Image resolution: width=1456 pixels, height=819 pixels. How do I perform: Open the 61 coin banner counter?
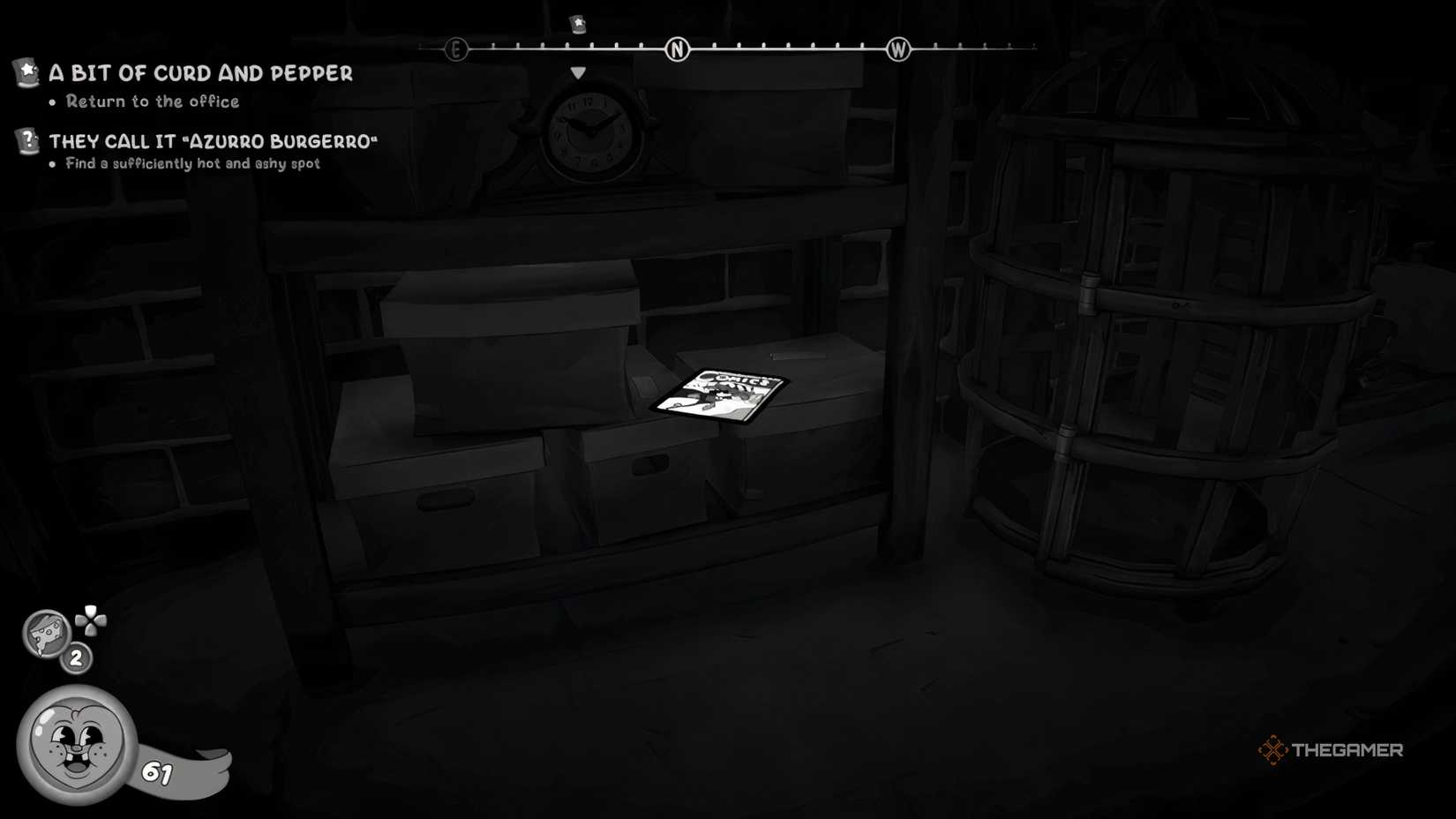click(x=157, y=770)
